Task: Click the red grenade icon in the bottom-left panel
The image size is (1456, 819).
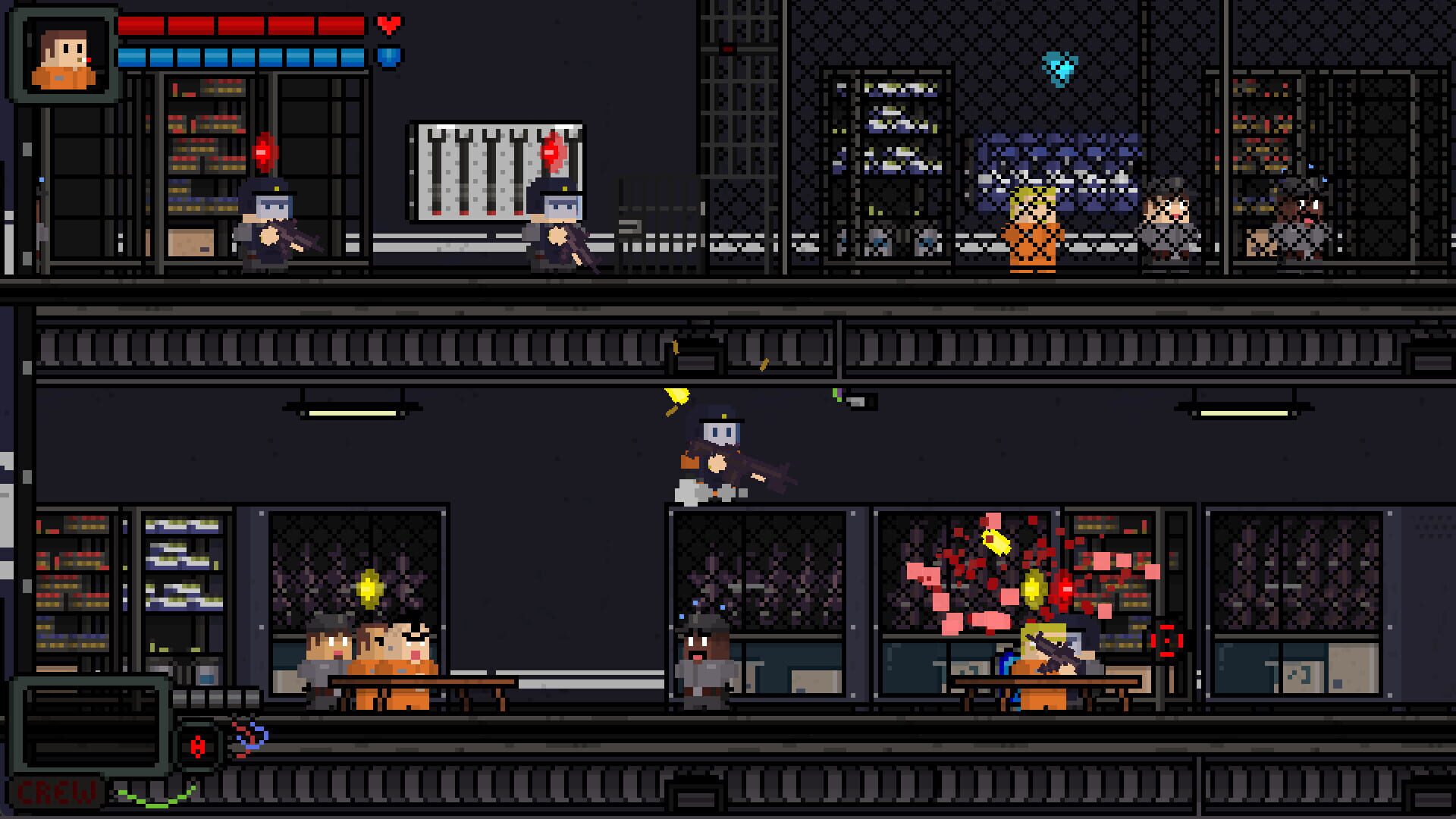Action: [198, 745]
